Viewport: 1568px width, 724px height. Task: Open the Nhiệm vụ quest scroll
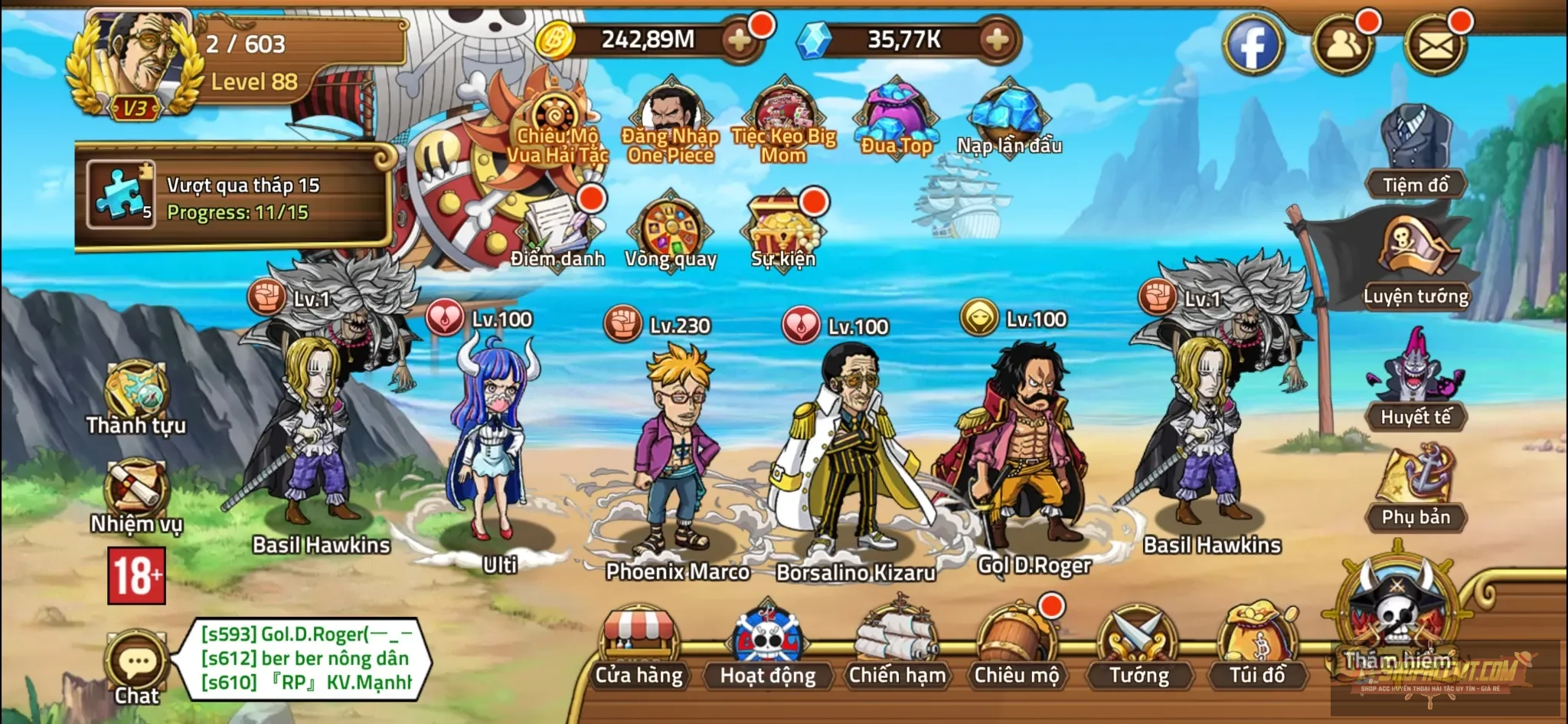[x=136, y=494]
